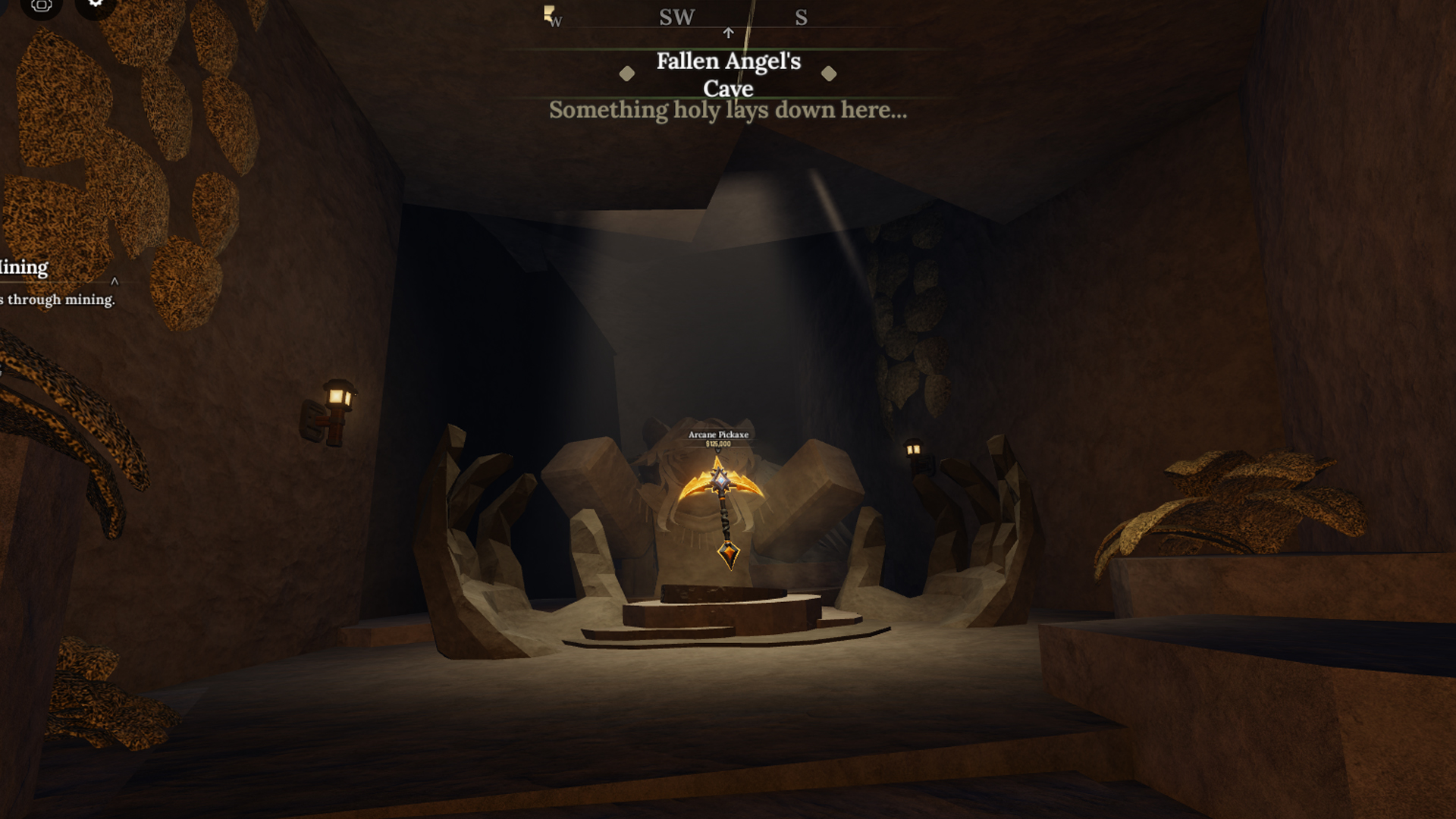Image resolution: width=1456 pixels, height=819 pixels.
Task: Click the Arcane Pickaxe name label
Action: (x=717, y=435)
